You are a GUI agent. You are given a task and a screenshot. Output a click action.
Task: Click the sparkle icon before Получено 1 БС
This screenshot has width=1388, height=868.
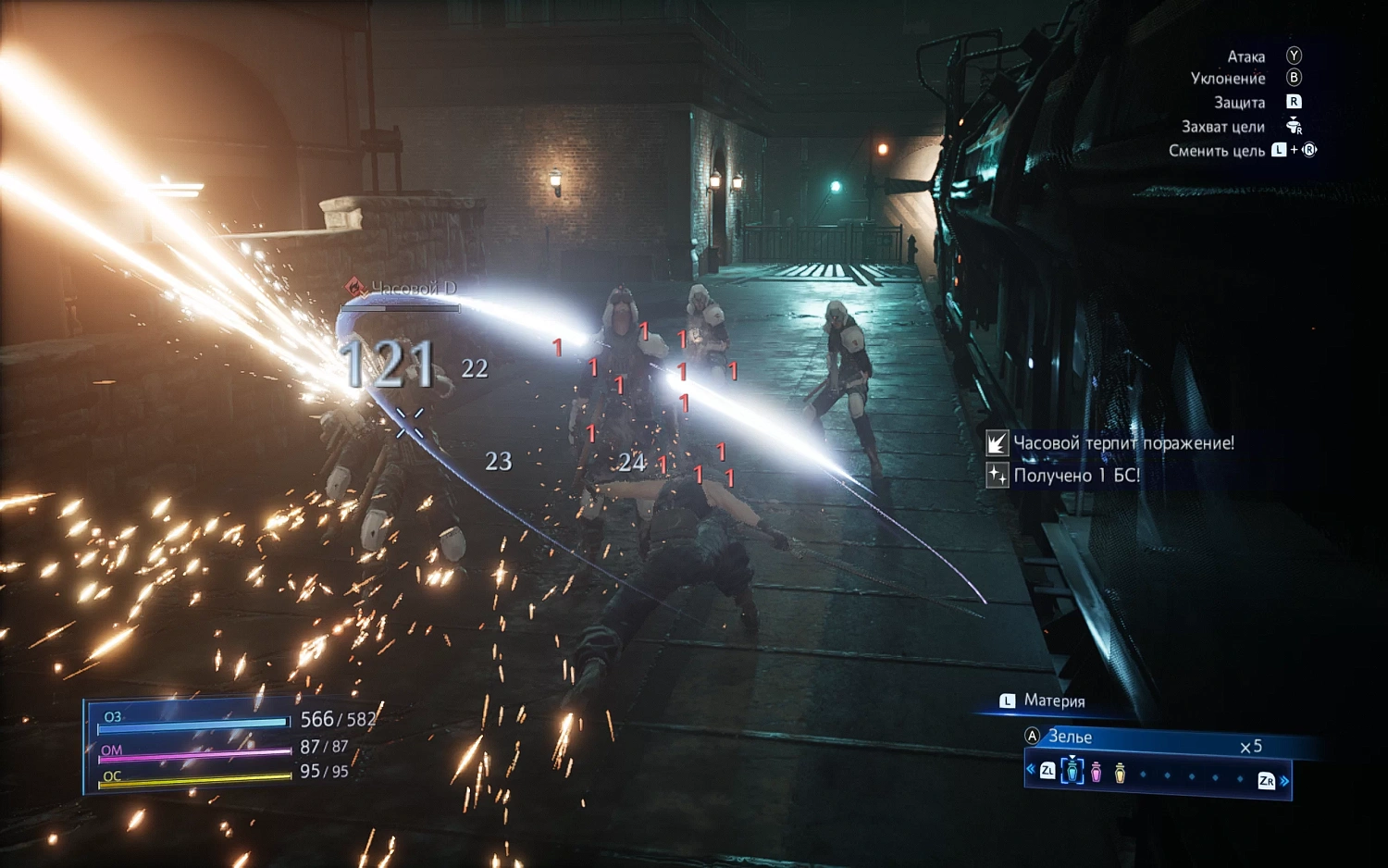[x=997, y=475]
